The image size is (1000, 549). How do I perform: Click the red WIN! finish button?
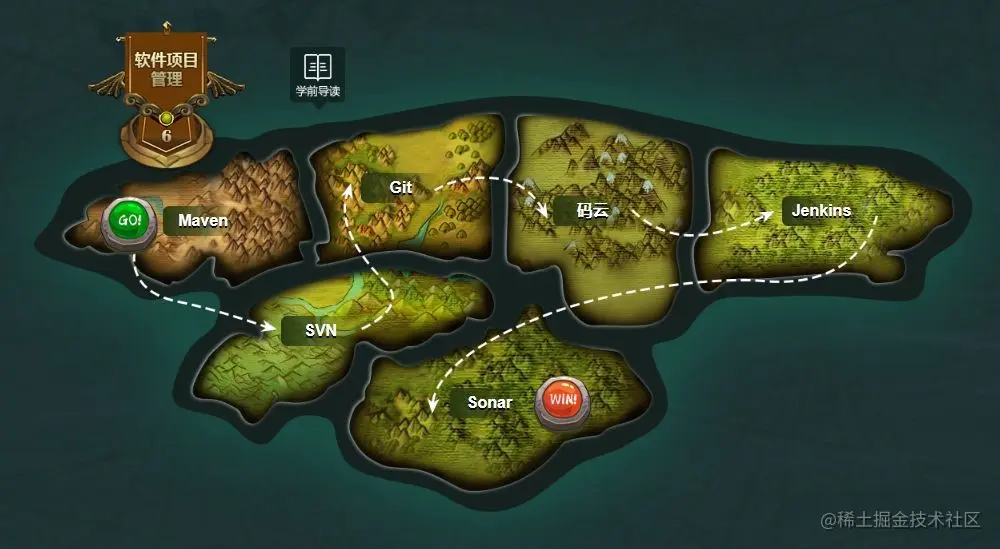(563, 402)
